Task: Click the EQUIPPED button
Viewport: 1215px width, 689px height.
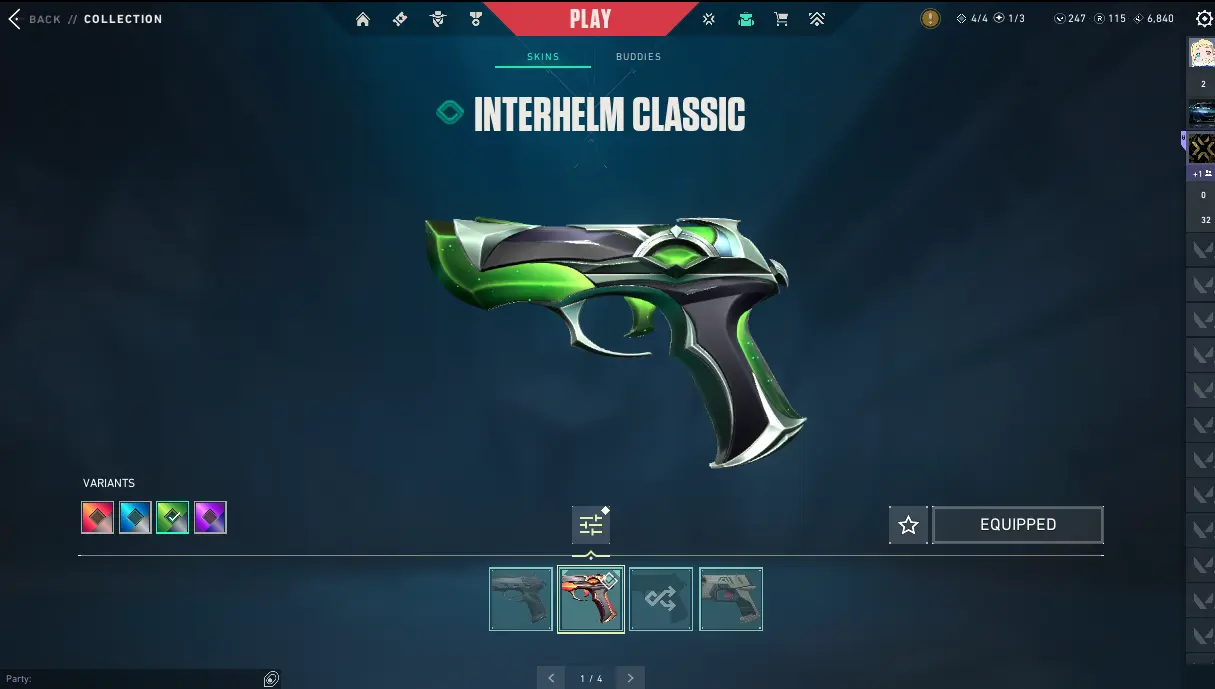Action: coord(1017,525)
